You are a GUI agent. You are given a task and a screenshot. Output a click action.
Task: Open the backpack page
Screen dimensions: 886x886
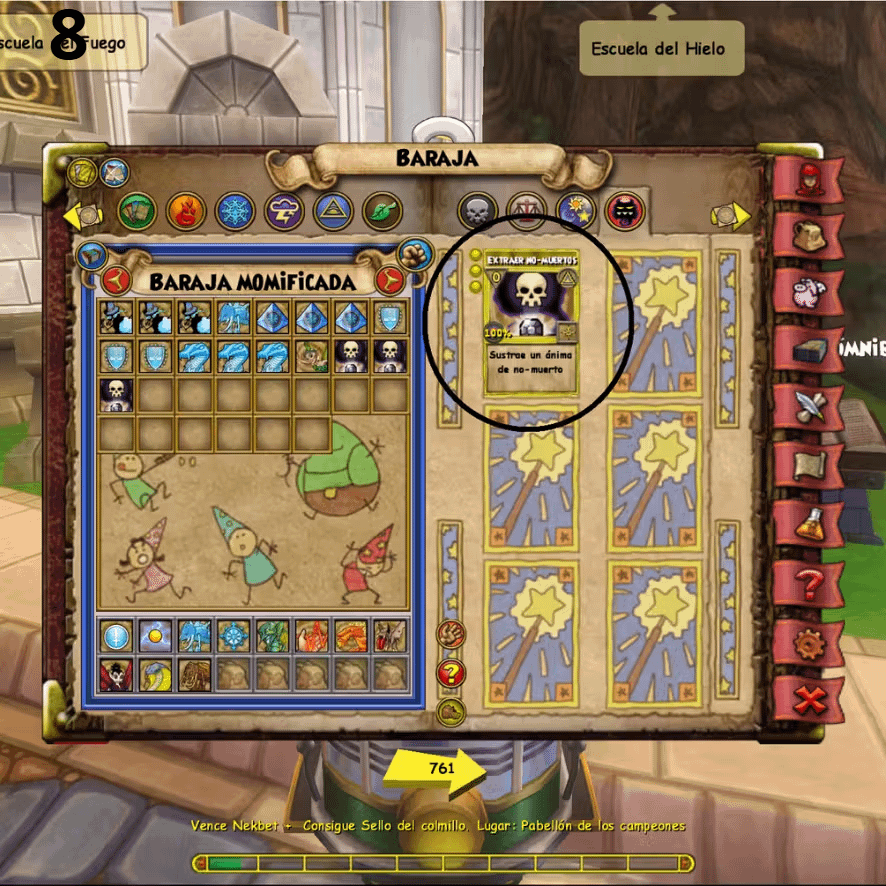pos(807,234)
